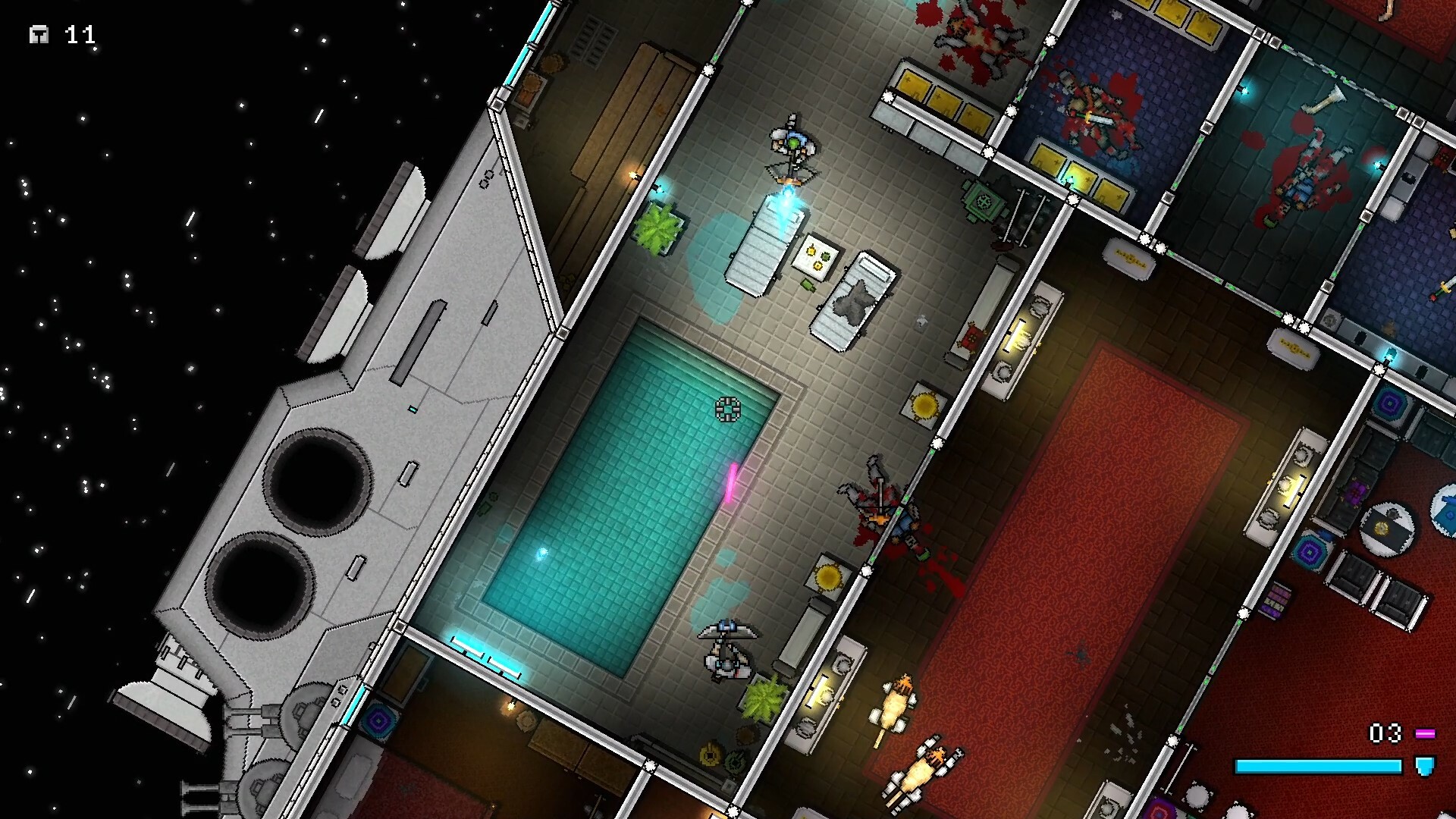Click the ammo count showing 03

click(x=1386, y=733)
